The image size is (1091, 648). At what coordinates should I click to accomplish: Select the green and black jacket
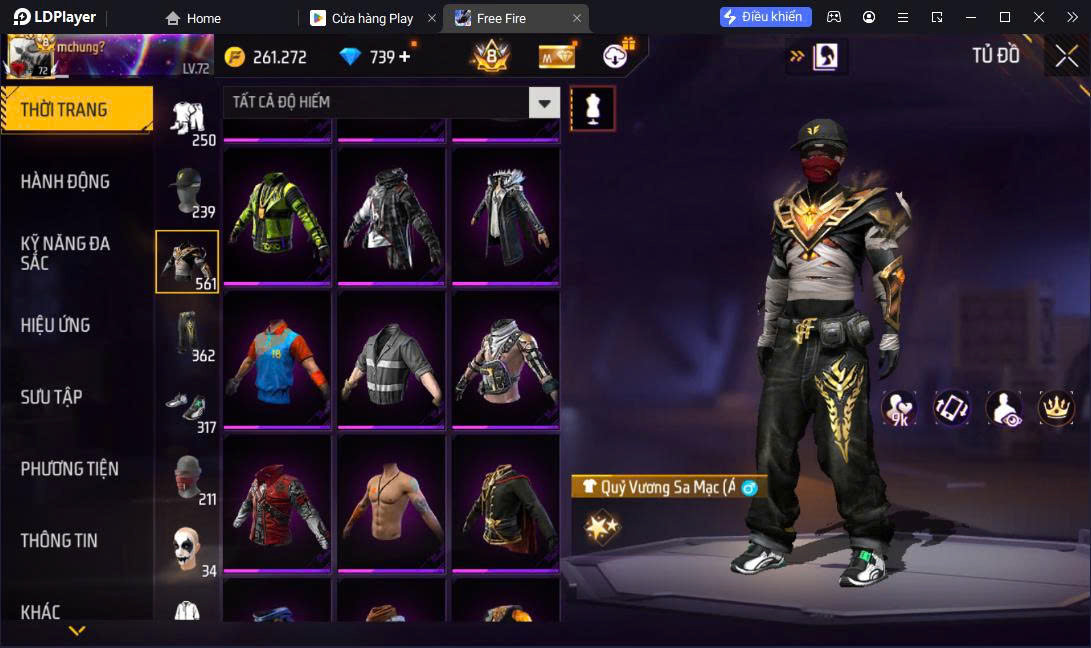tap(277, 215)
